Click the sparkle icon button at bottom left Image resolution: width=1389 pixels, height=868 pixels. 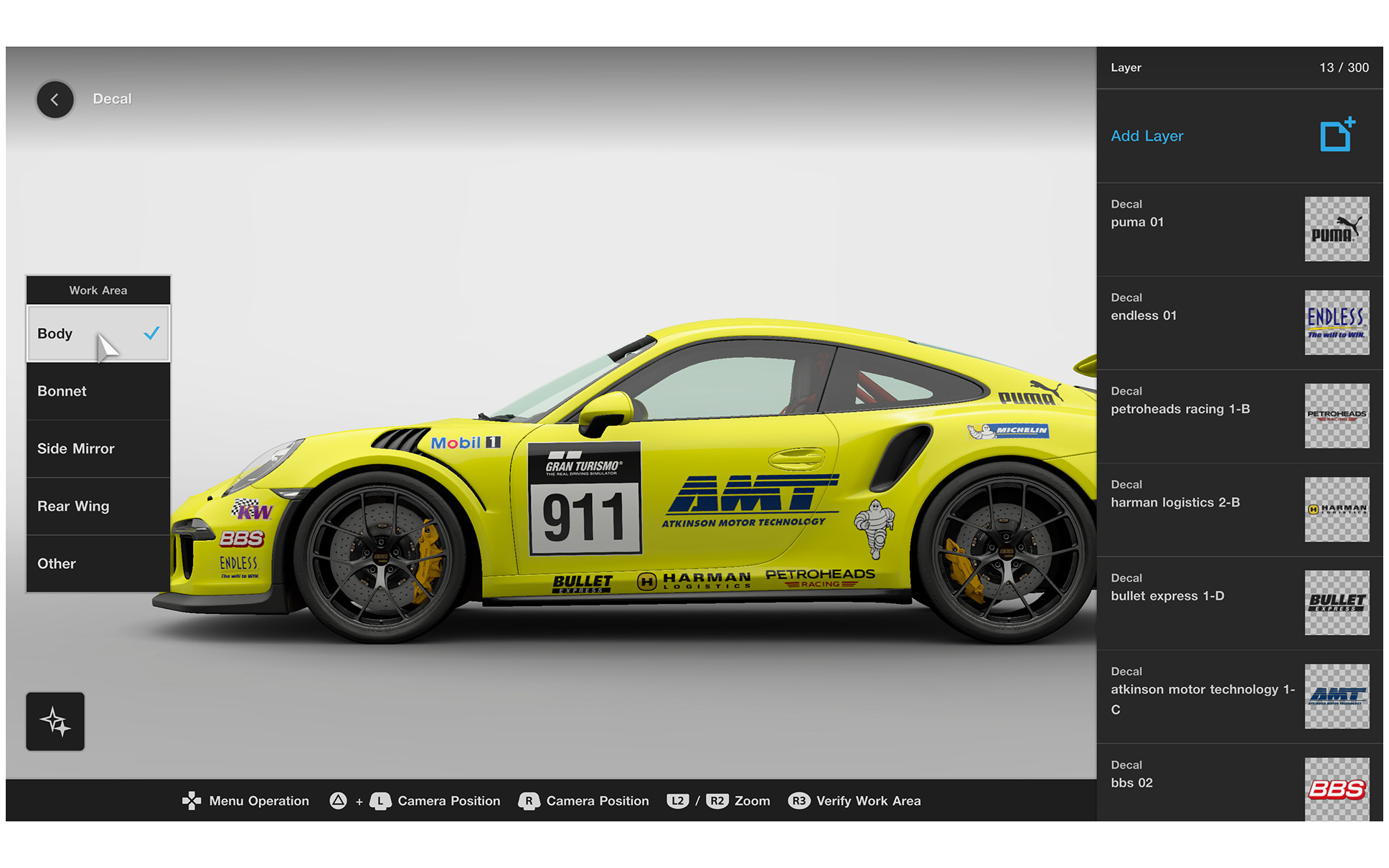(x=55, y=721)
